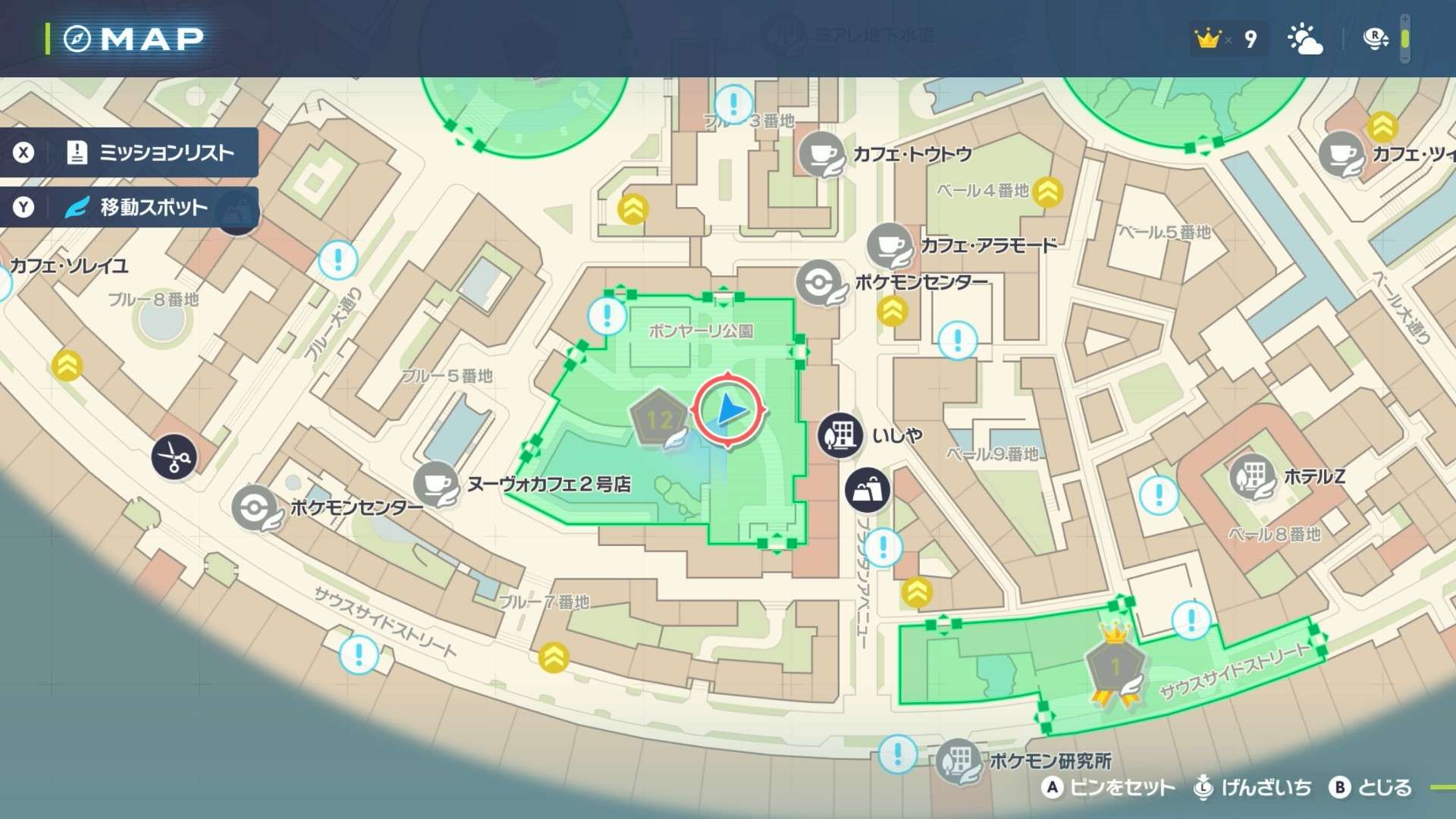Select the ヌーヴォカフェ2号店 cafe marker
This screenshot has height=819, width=1456.
[x=436, y=484]
